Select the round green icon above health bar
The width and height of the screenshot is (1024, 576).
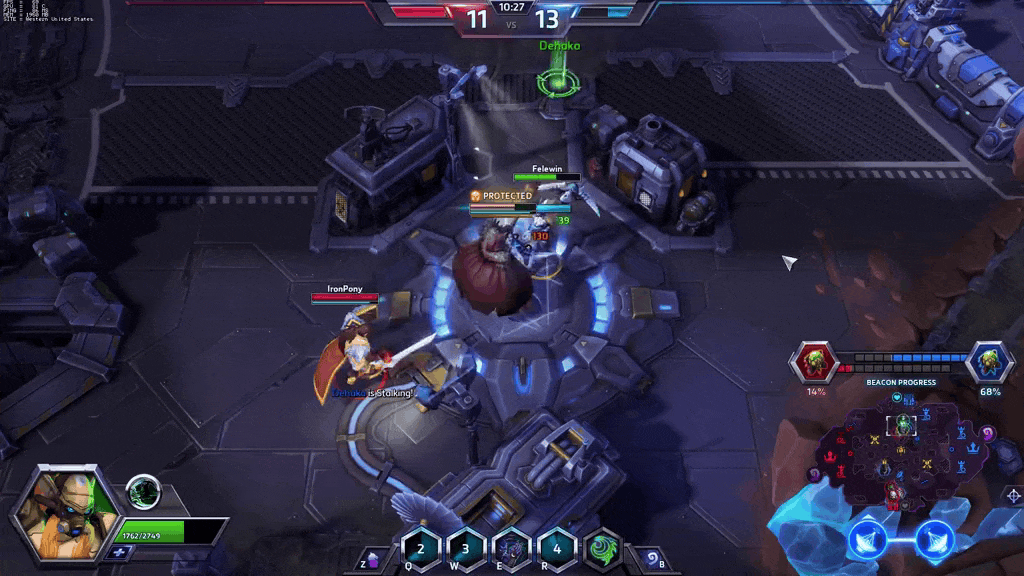(x=143, y=492)
